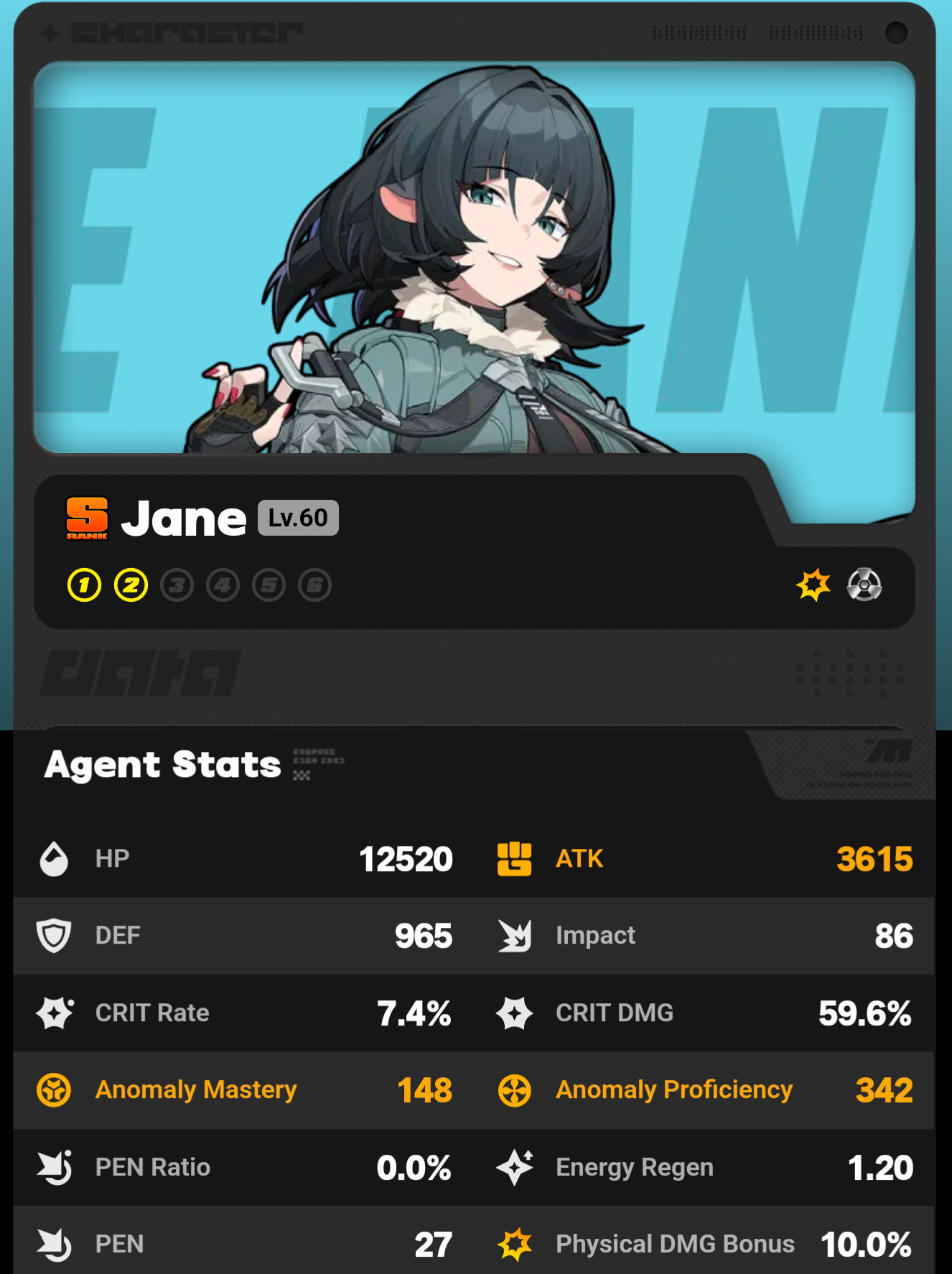The height and width of the screenshot is (1274, 952).
Task: Click the Impact stat icon
Action: 513,935
